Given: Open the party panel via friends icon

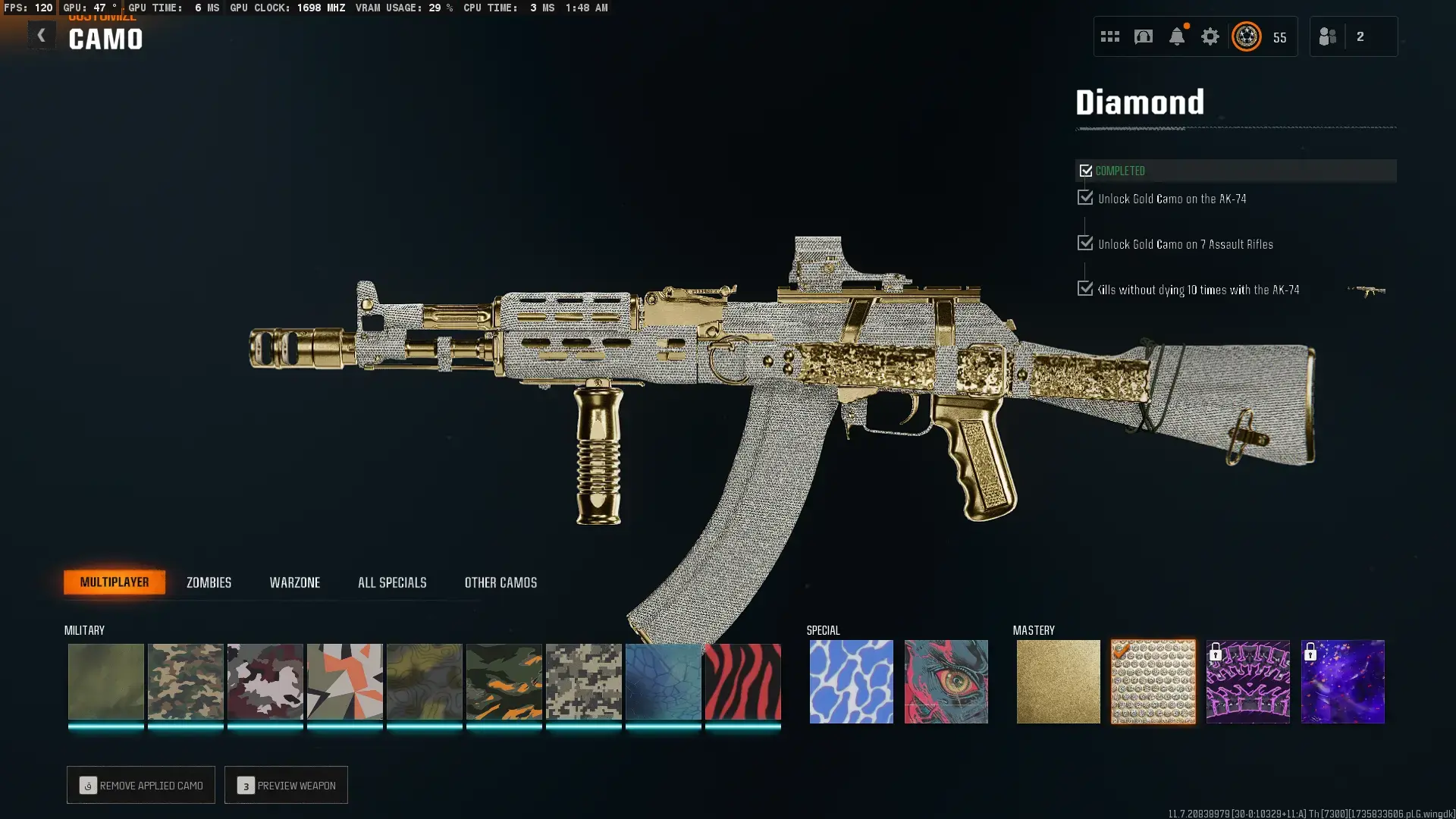Looking at the screenshot, I should pyautogui.click(x=1328, y=36).
